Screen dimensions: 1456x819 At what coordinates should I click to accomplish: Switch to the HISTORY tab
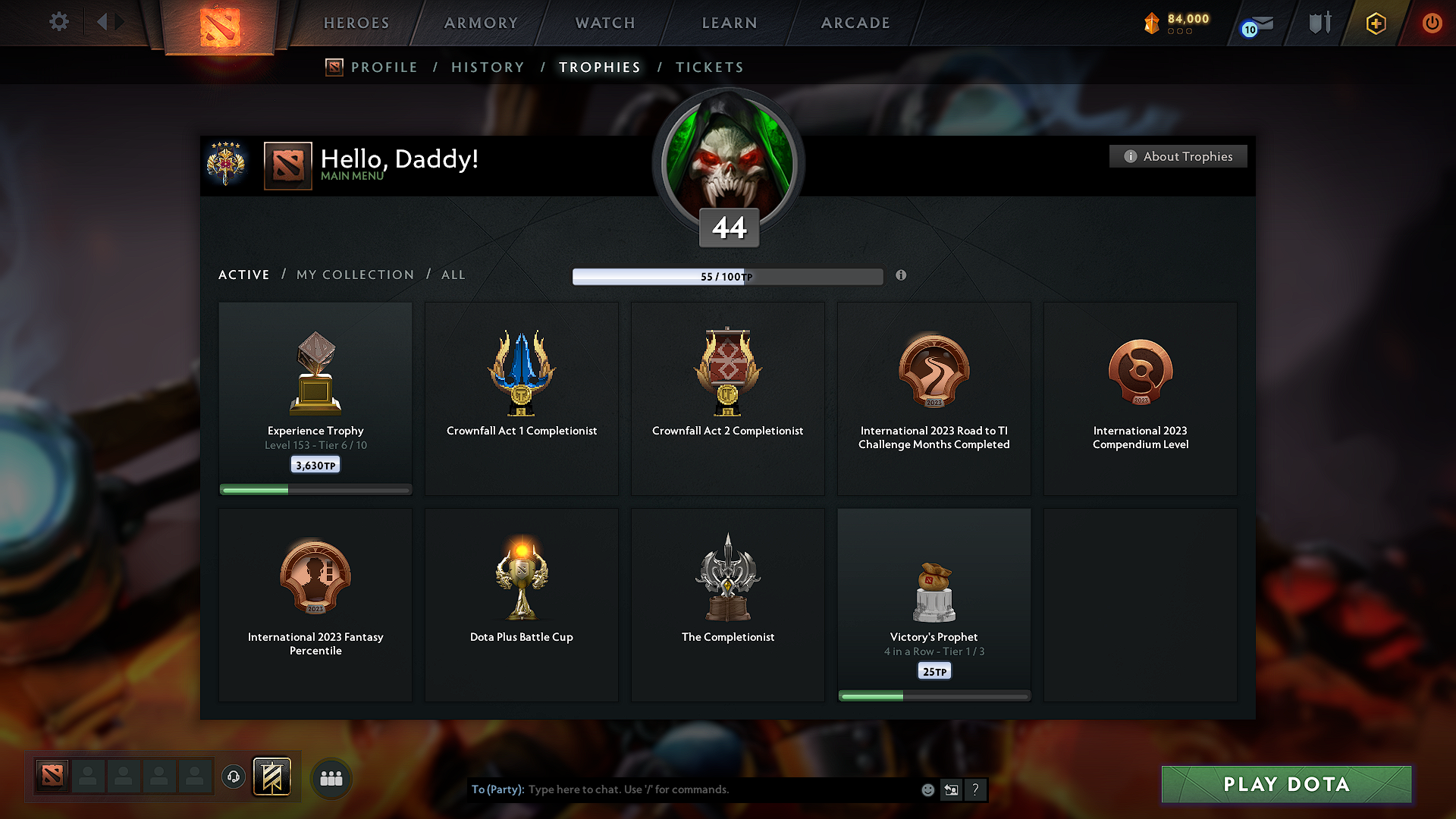(488, 67)
